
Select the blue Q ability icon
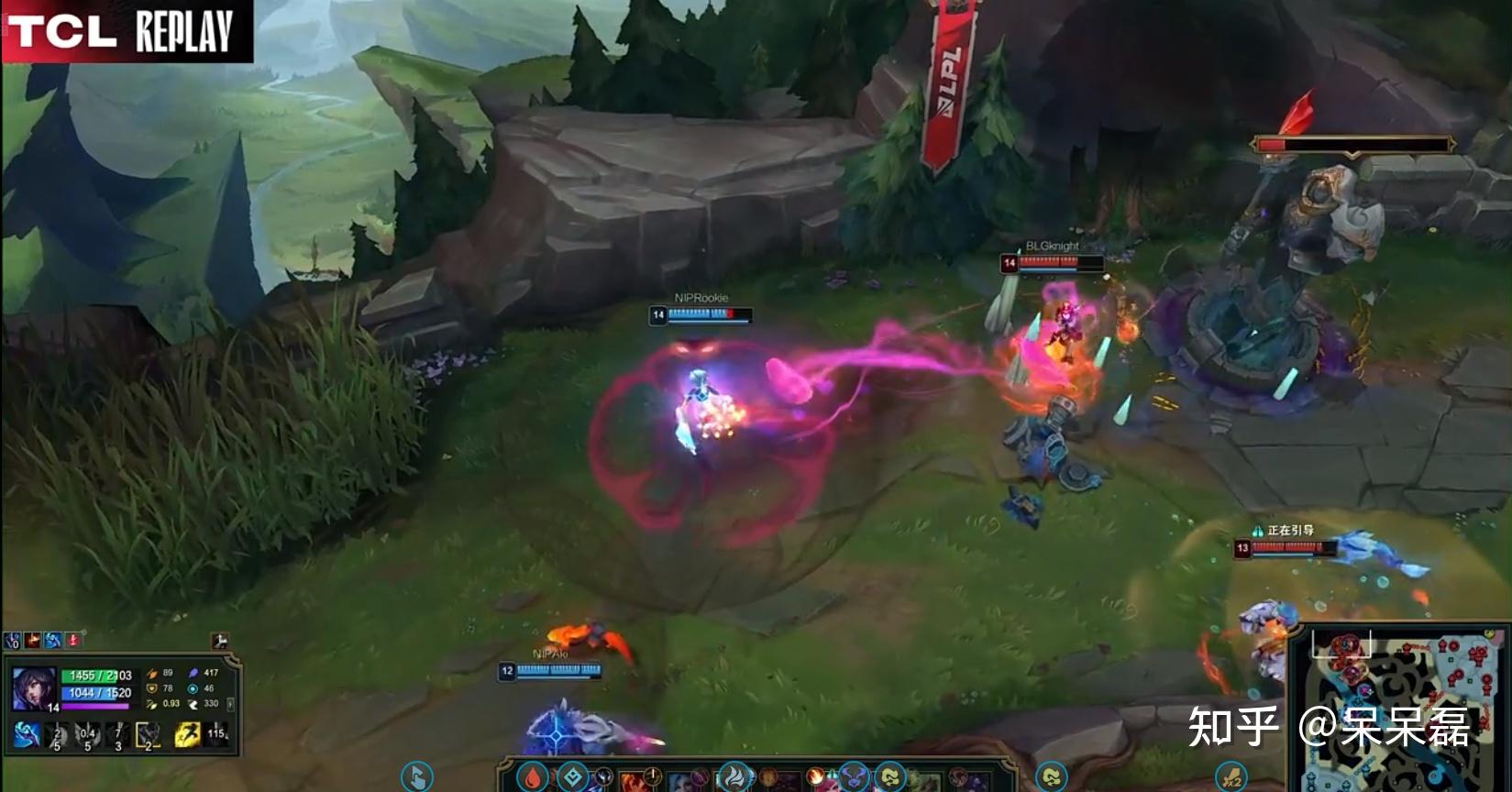27,734
